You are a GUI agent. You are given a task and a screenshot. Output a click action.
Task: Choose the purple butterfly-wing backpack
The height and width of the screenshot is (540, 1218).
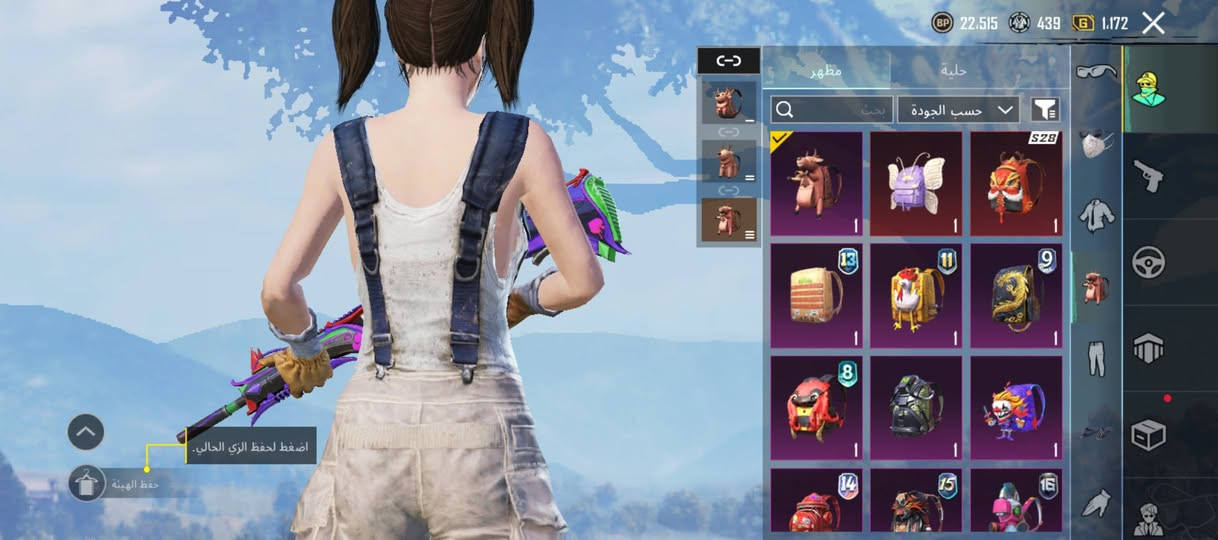[x=916, y=184]
